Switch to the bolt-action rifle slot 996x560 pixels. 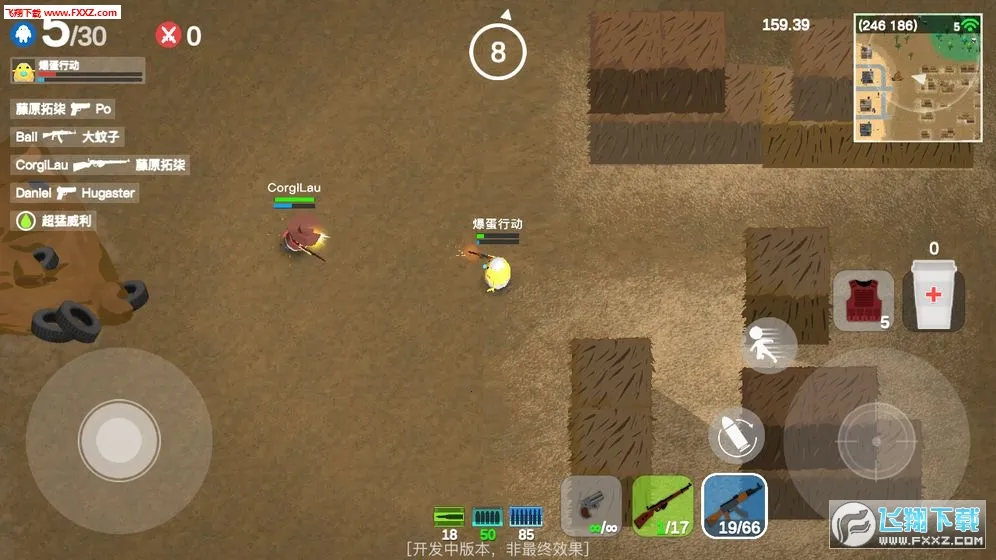click(663, 505)
